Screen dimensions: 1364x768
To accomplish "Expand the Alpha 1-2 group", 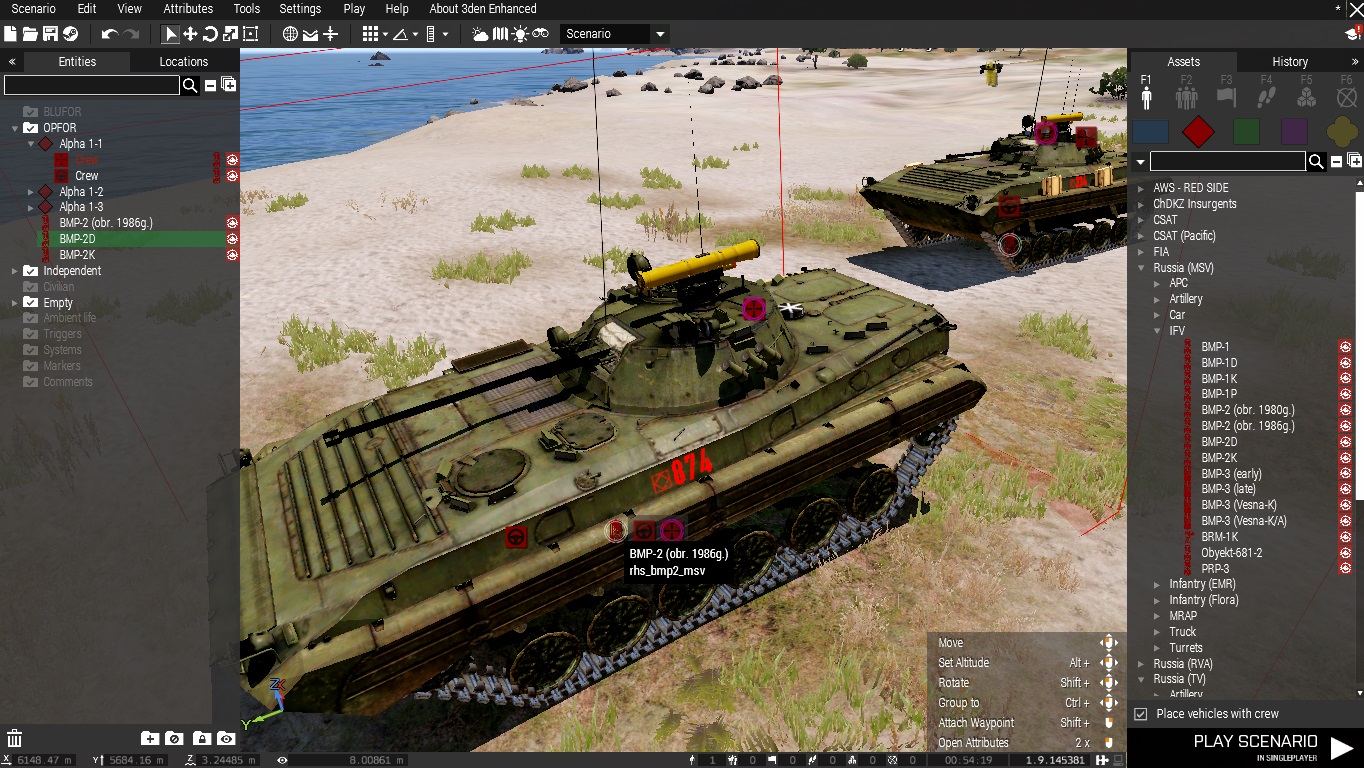I will coord(31,192).
